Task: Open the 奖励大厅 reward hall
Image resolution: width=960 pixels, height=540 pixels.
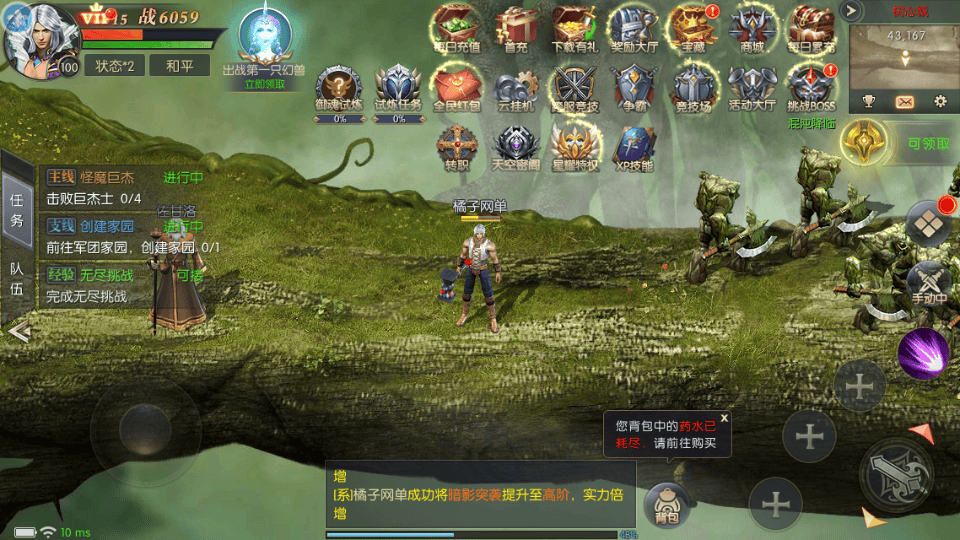Action: tap(631, 28)
